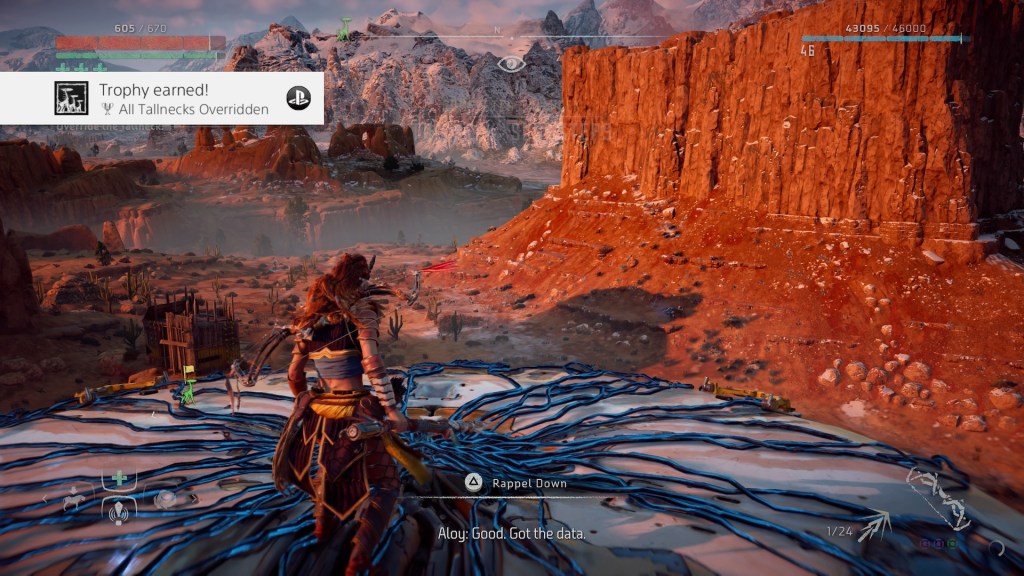Select the green medicine pouch cross
Image resolution: width=1024 pixels, height=576 pixels.
tap(120, 478)
